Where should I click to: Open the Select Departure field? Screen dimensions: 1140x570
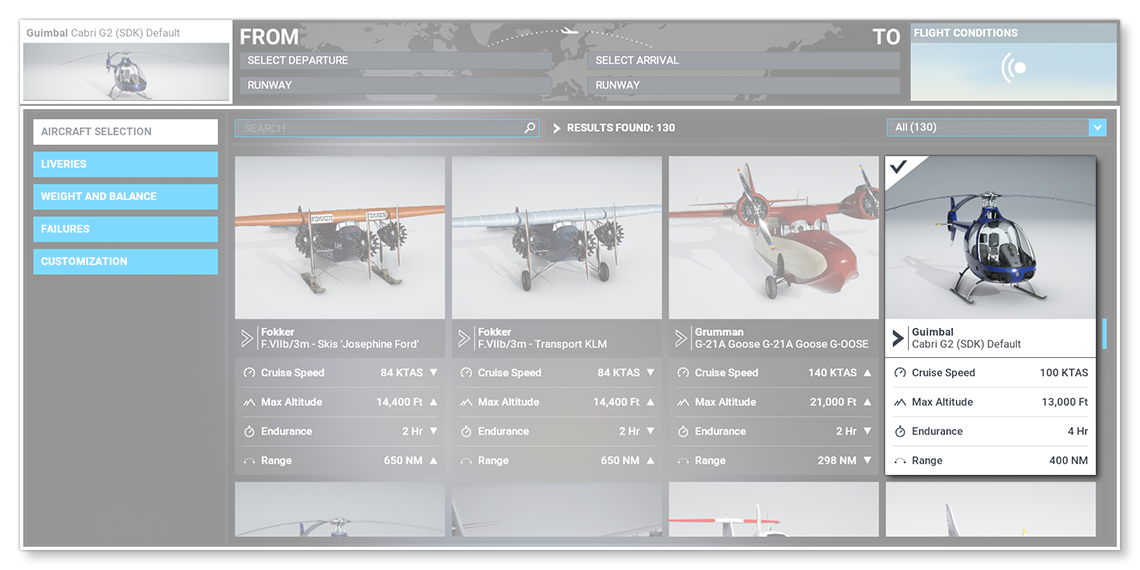click(395, 61)
